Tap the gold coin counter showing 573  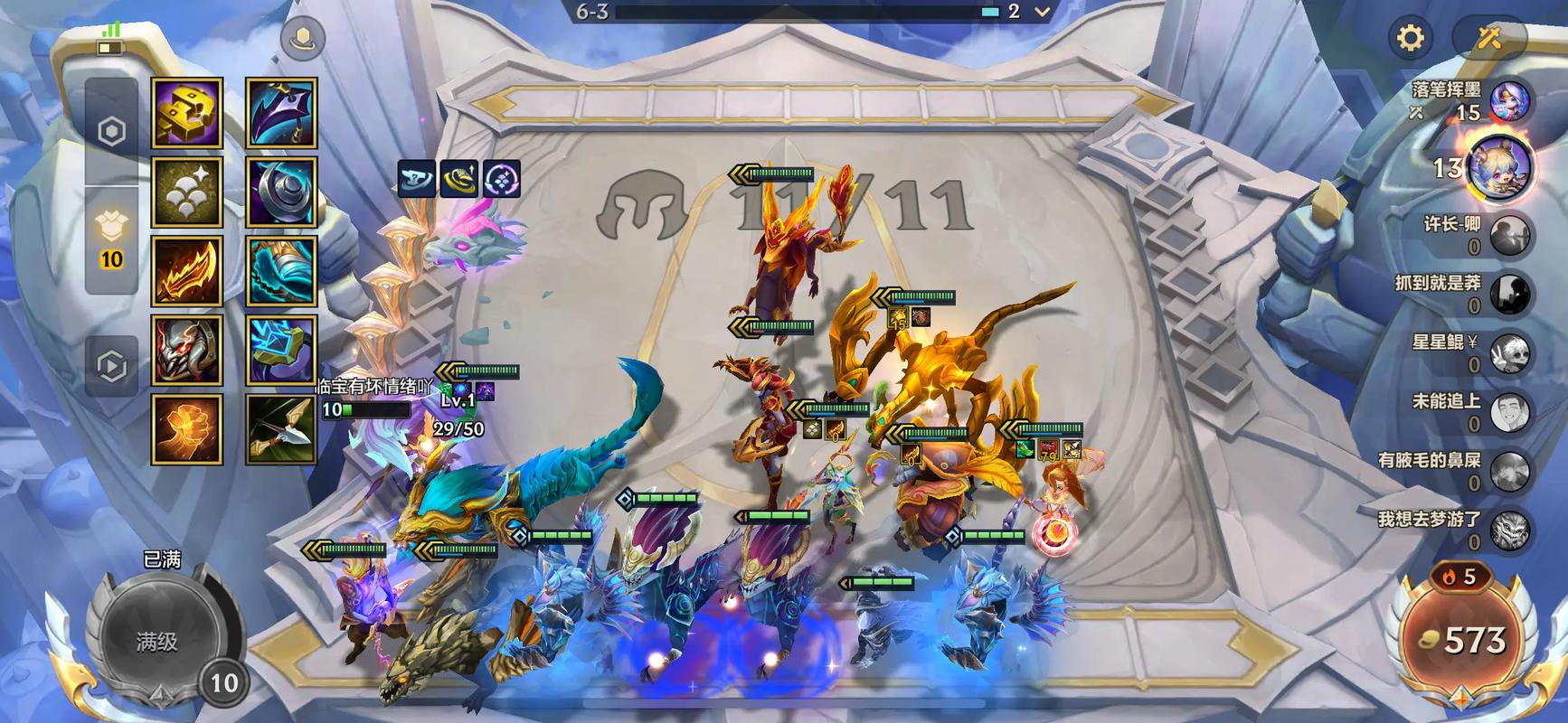(x=1463, y=640)
